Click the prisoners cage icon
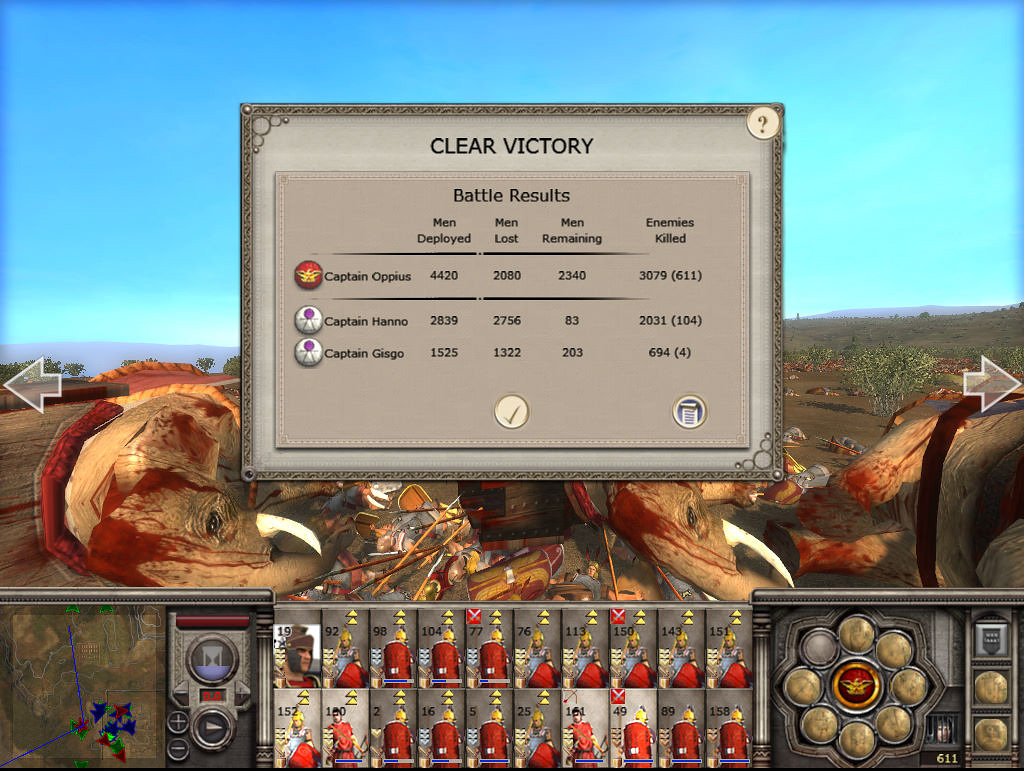Image resolution: width=1024 pixels, height=771 pixels. pos(938,727)
